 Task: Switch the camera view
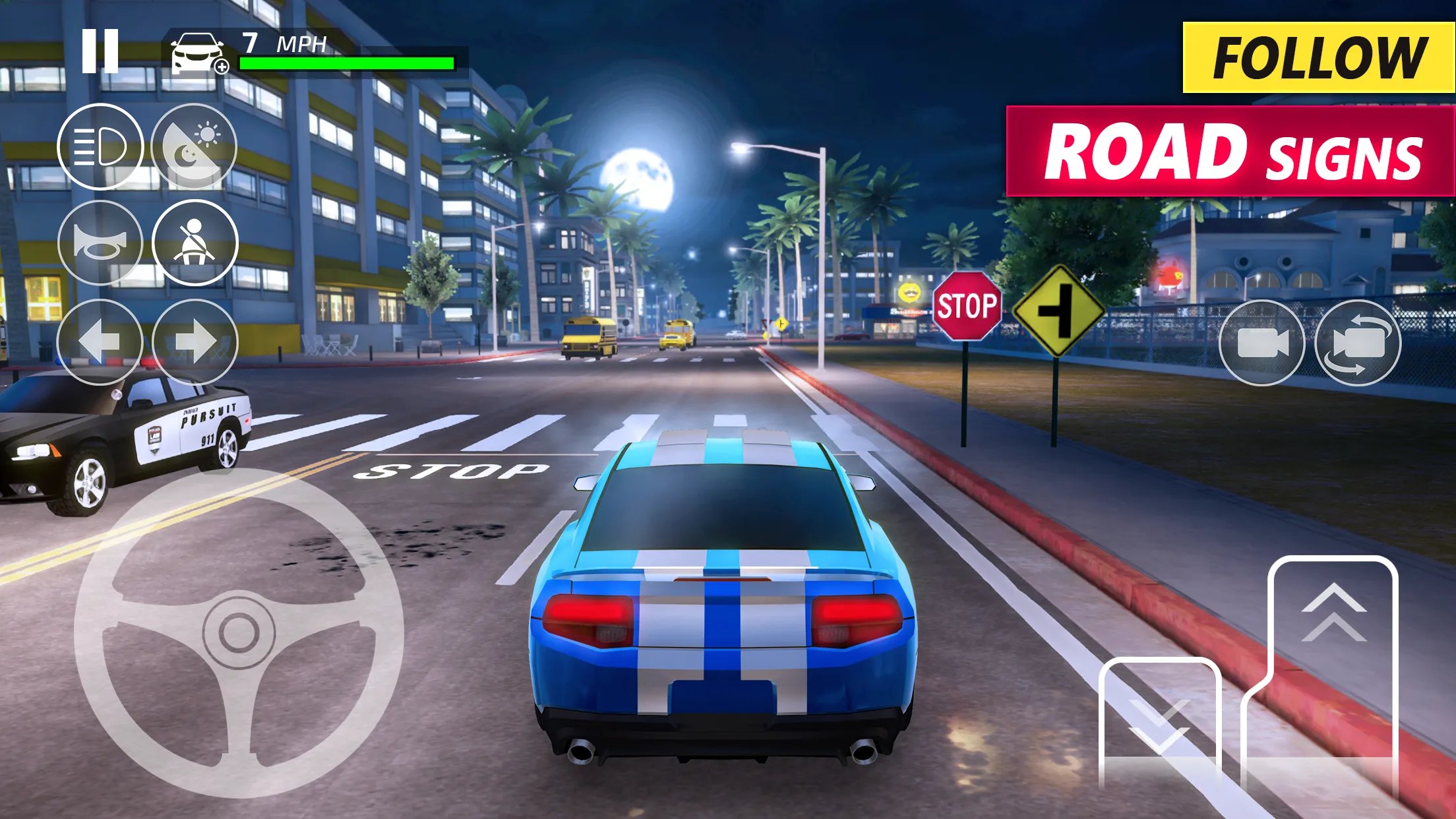(1360, 344)
